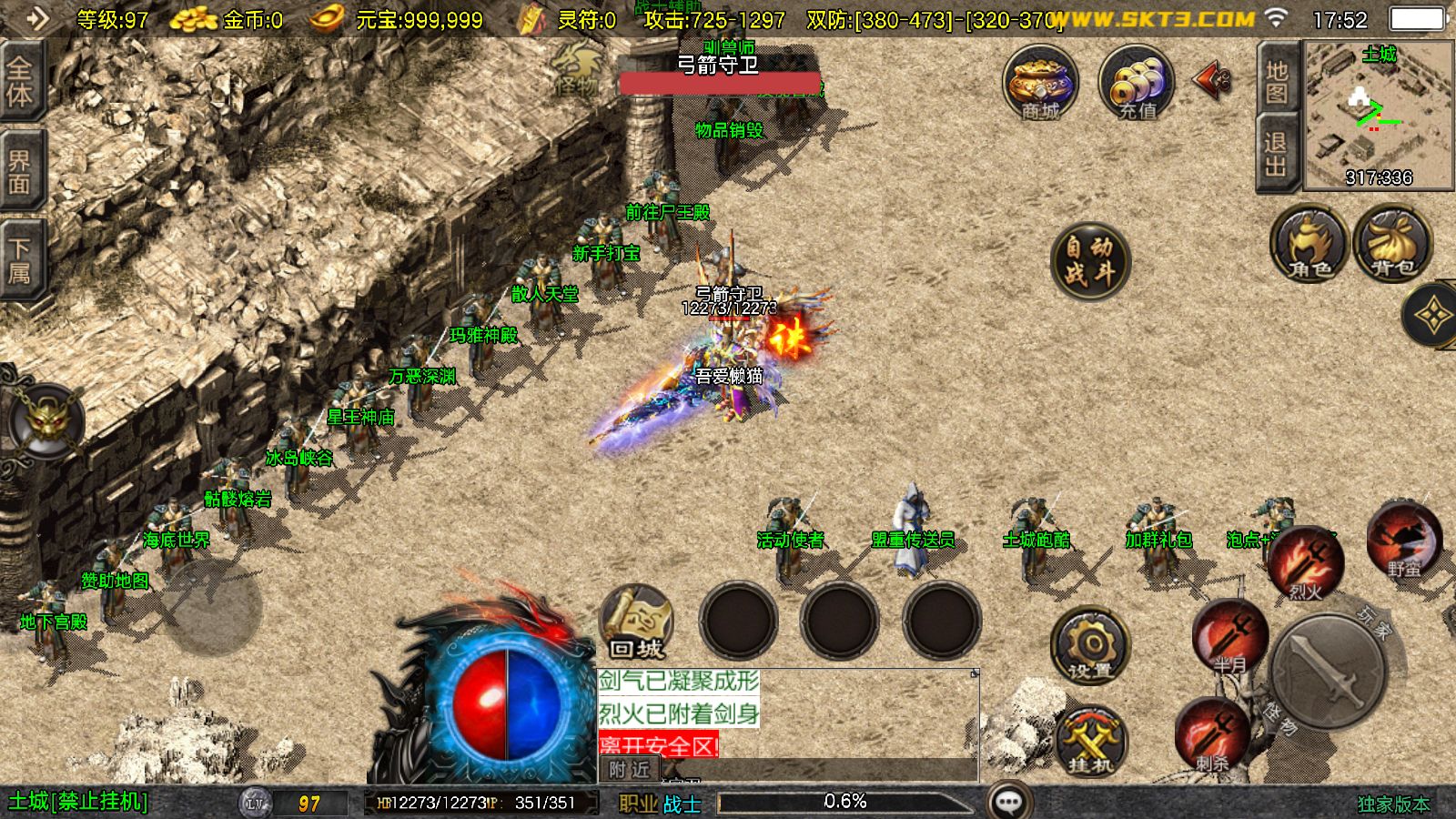Open the 土城 minimap

(x=1379, y=114)
